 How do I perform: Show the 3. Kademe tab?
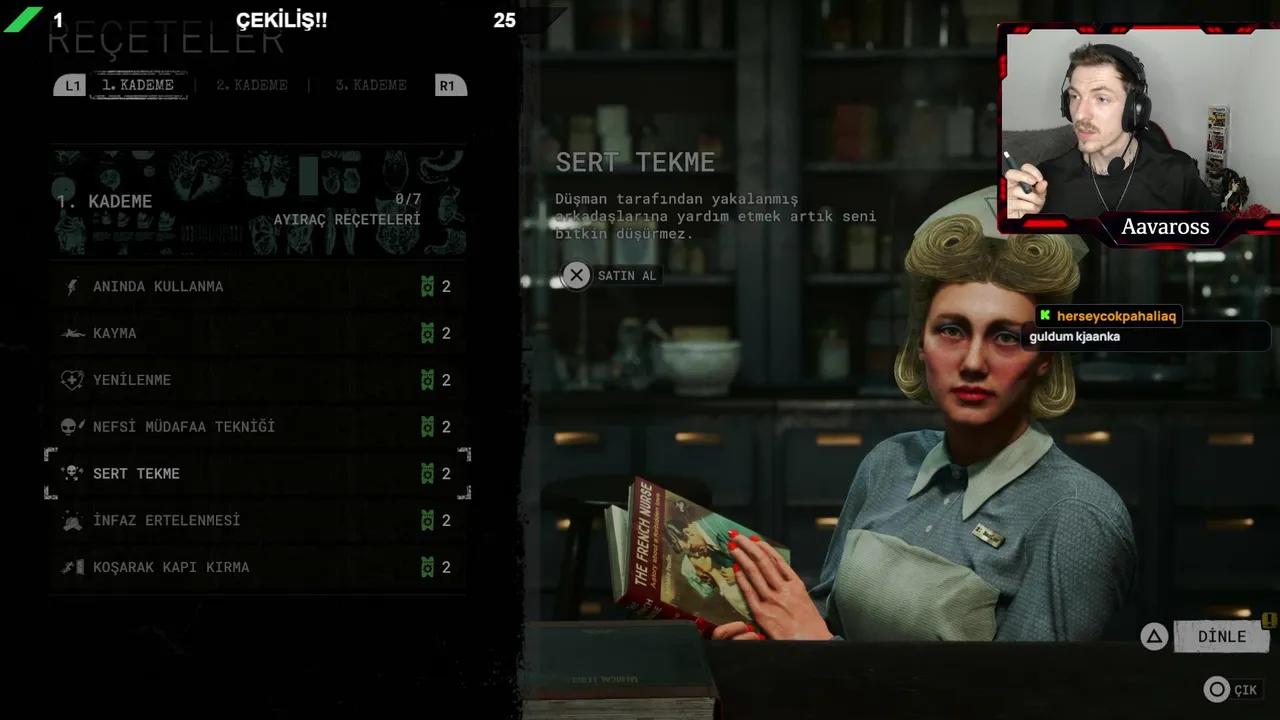(371, 85)
